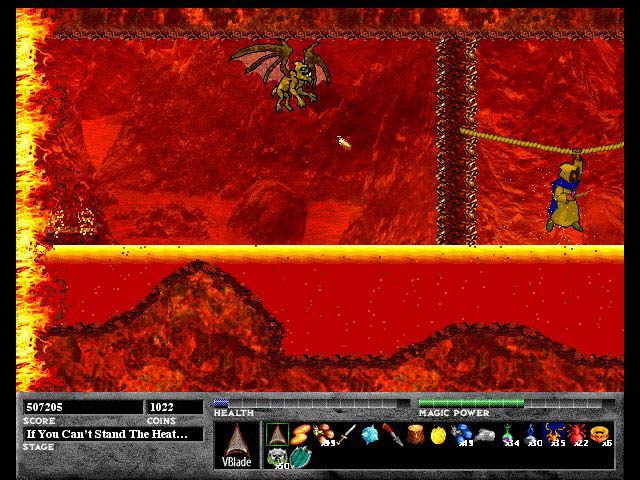Select the green shield icon
640x480 pixels.
[301, 457]
